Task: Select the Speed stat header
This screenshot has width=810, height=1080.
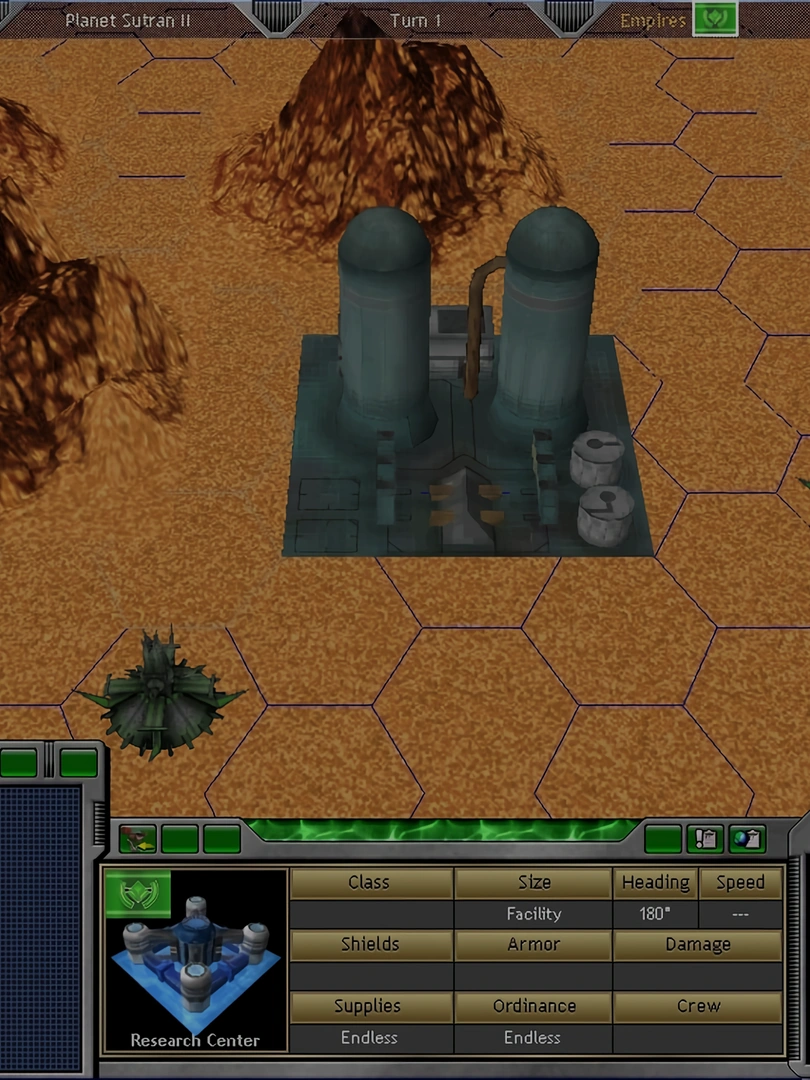Action: (740, 883)
